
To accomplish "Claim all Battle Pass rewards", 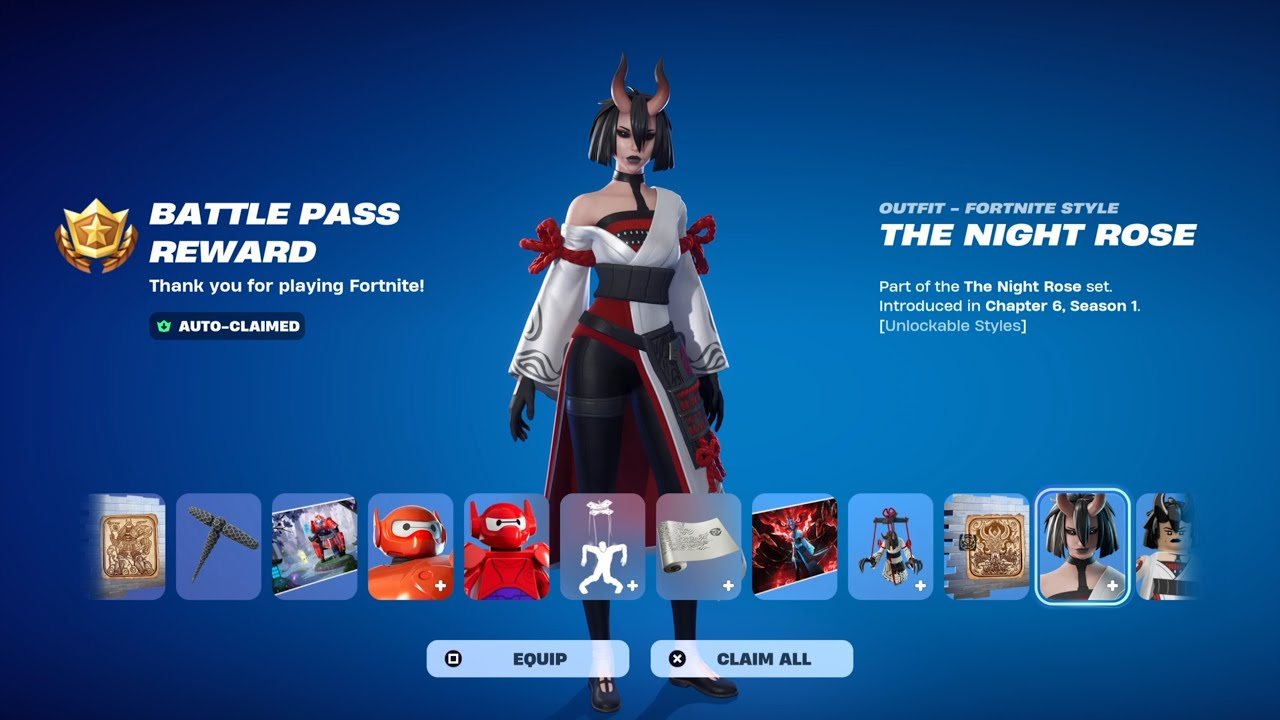I will pyautogui.click(x=752, y=659).
